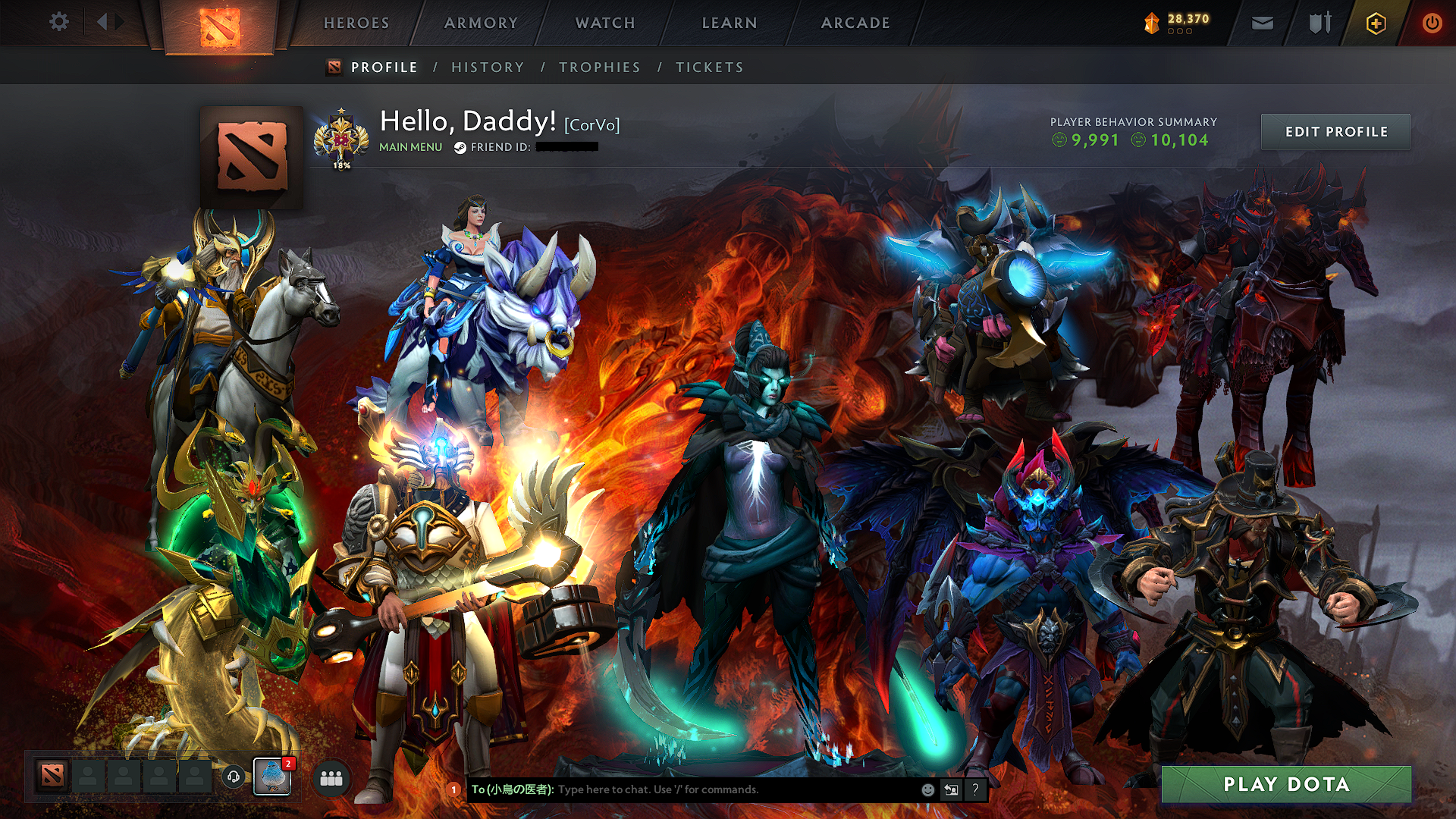Open the shield and sword armory icon

[x=1319, y=22]
